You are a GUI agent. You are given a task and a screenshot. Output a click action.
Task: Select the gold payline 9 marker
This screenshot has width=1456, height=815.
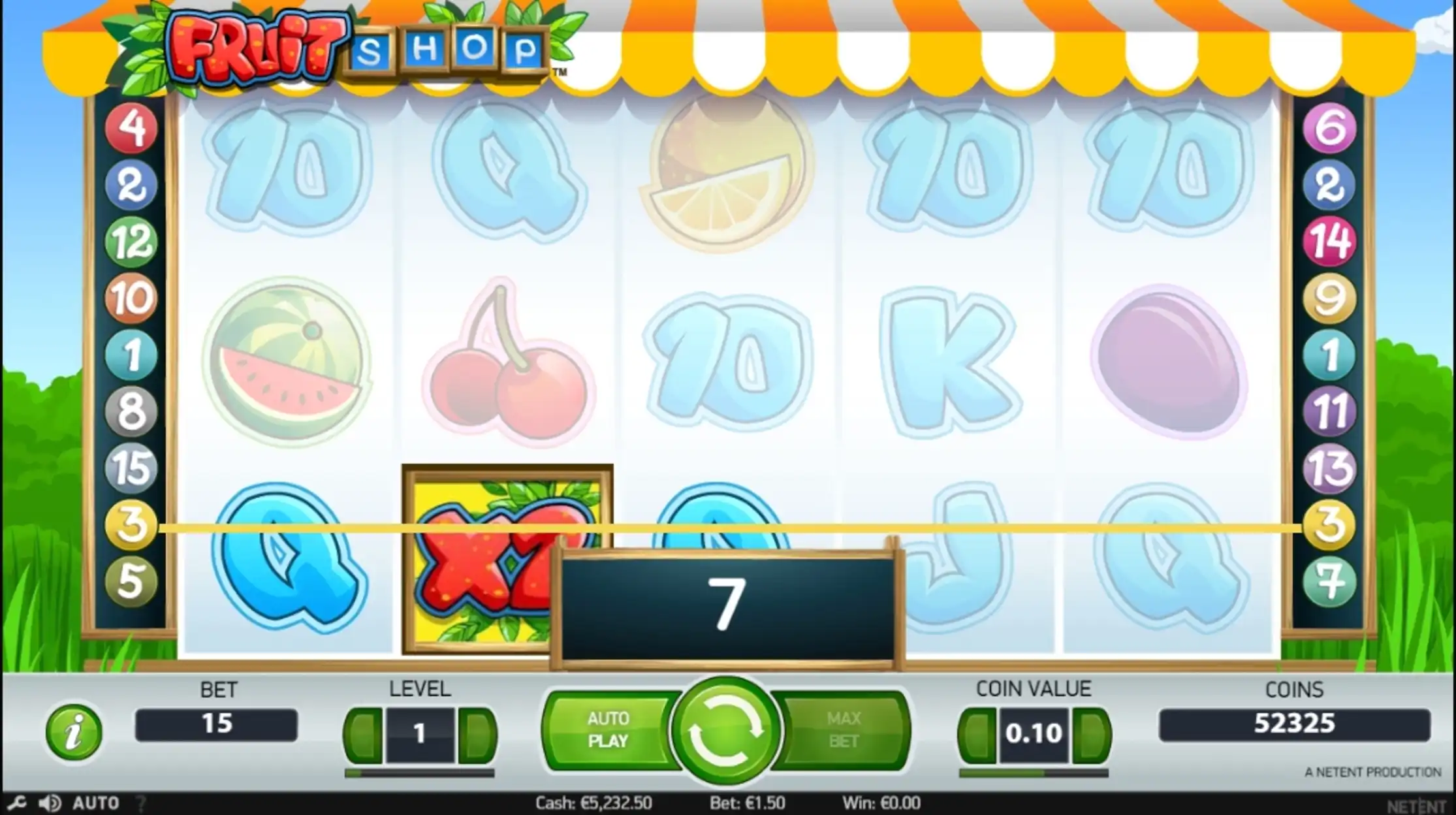pos(1329,298)
